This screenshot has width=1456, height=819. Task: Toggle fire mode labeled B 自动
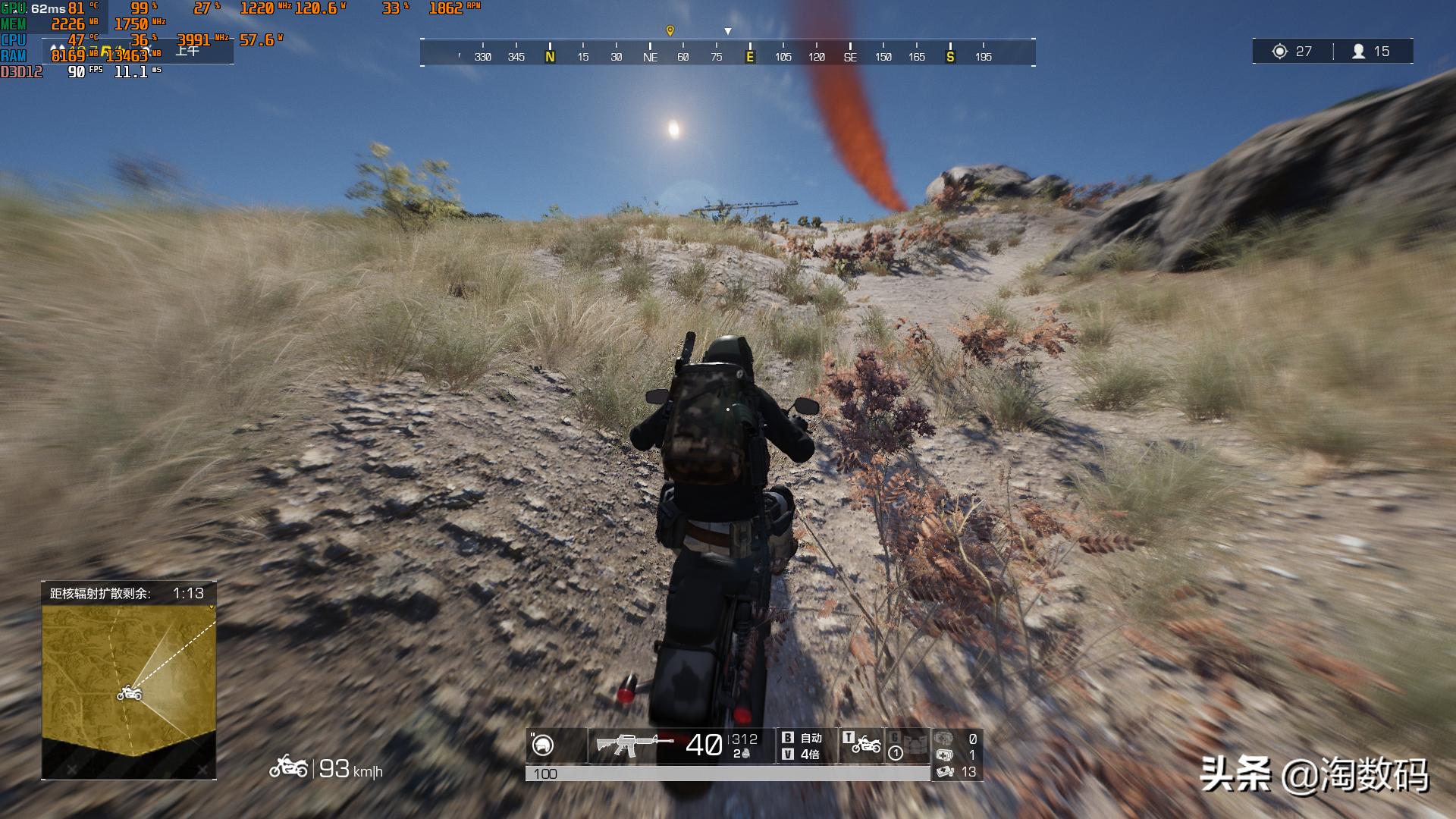coord(805,738)
